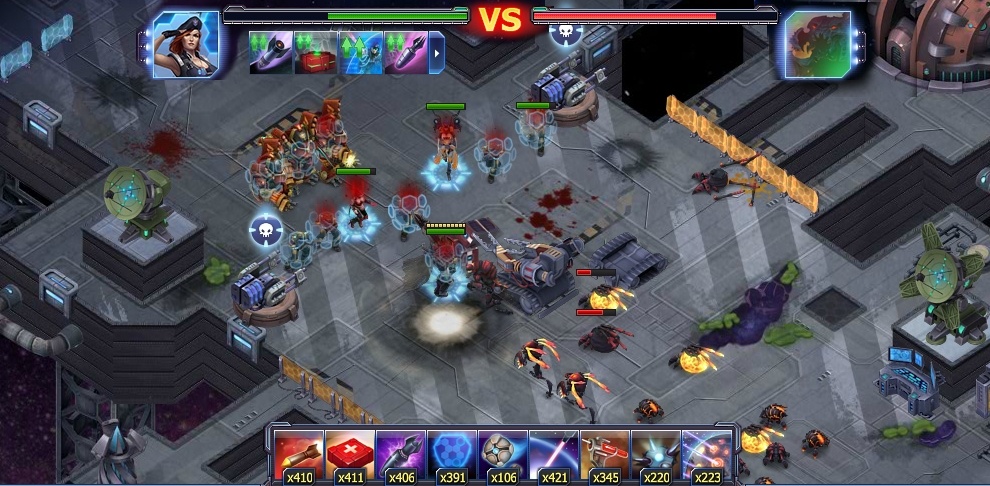Select the blue soldier boost icon

[x=361, y=52]
